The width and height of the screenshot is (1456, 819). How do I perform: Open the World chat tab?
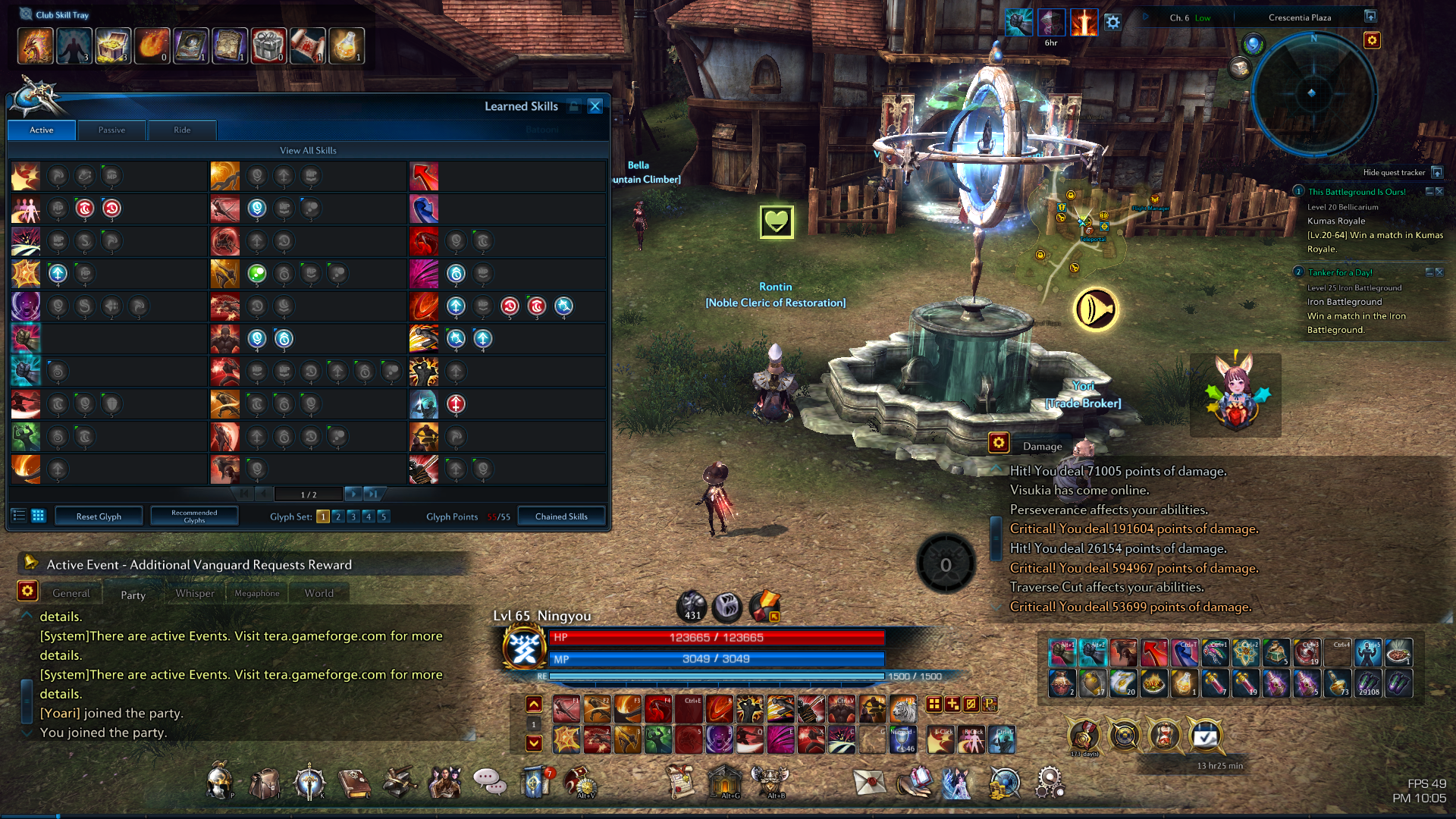[318, 594]
